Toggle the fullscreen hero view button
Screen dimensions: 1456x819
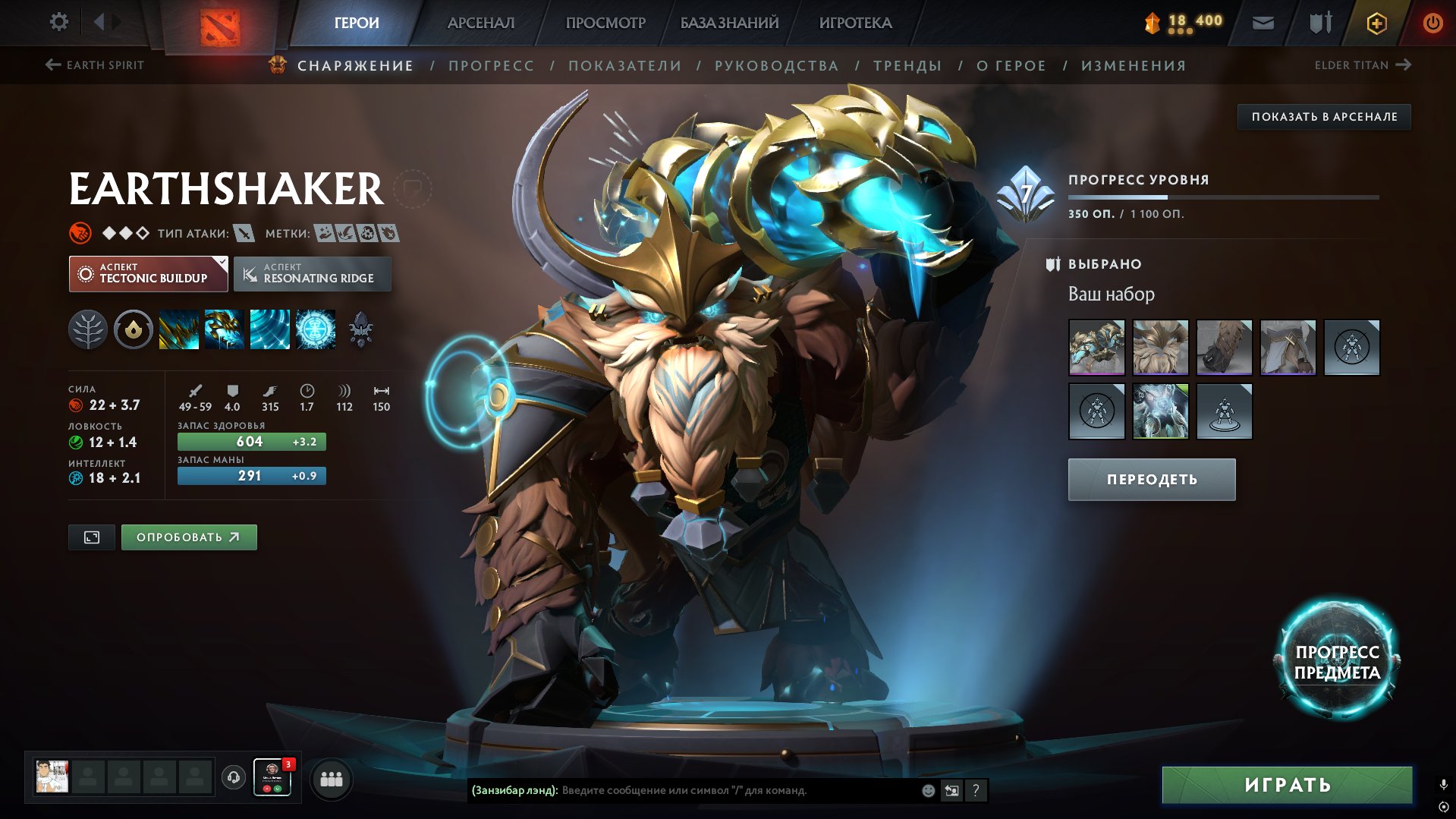(92, 537)
